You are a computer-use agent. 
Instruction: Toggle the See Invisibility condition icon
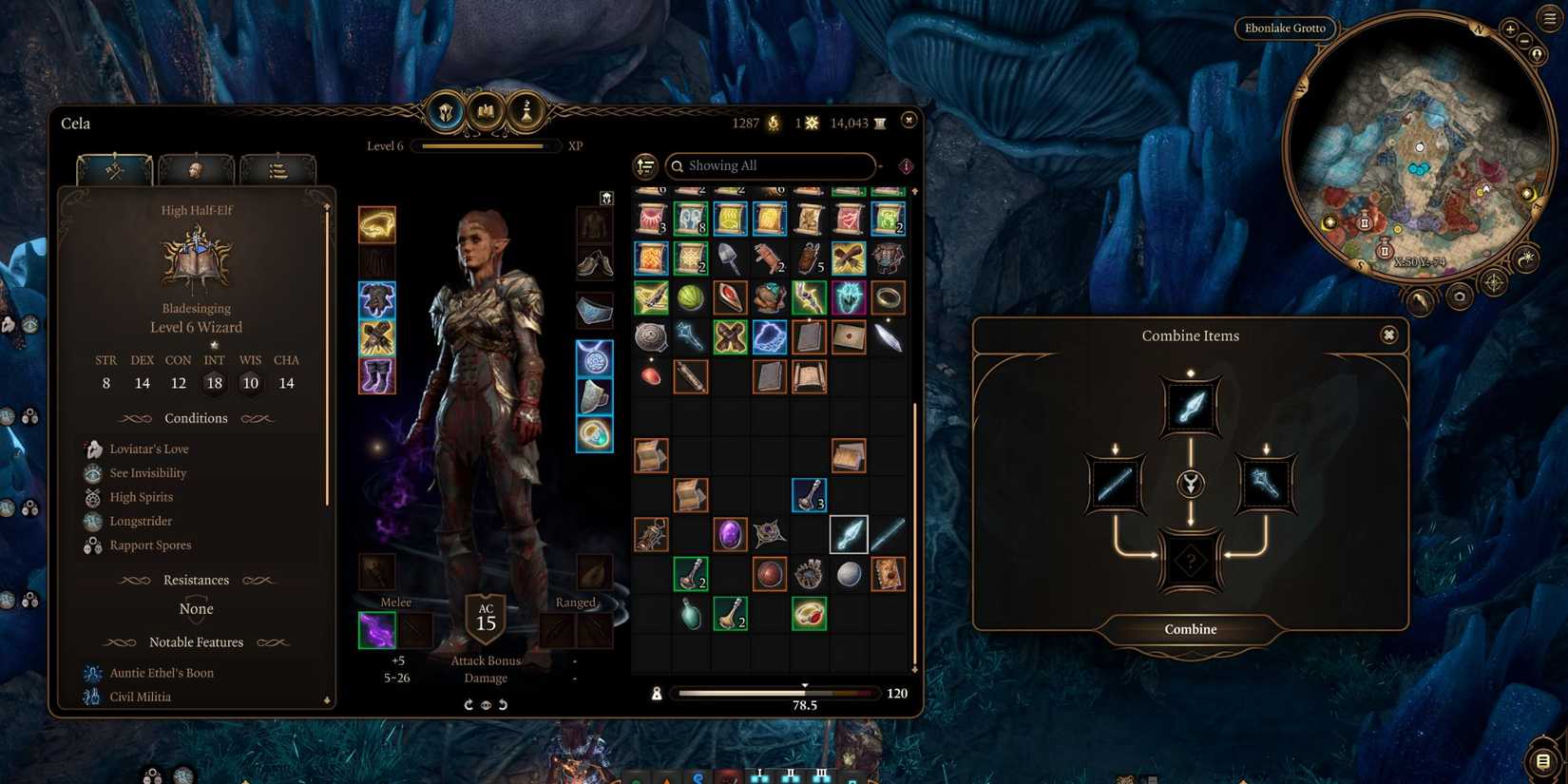(x=92, y=472)
